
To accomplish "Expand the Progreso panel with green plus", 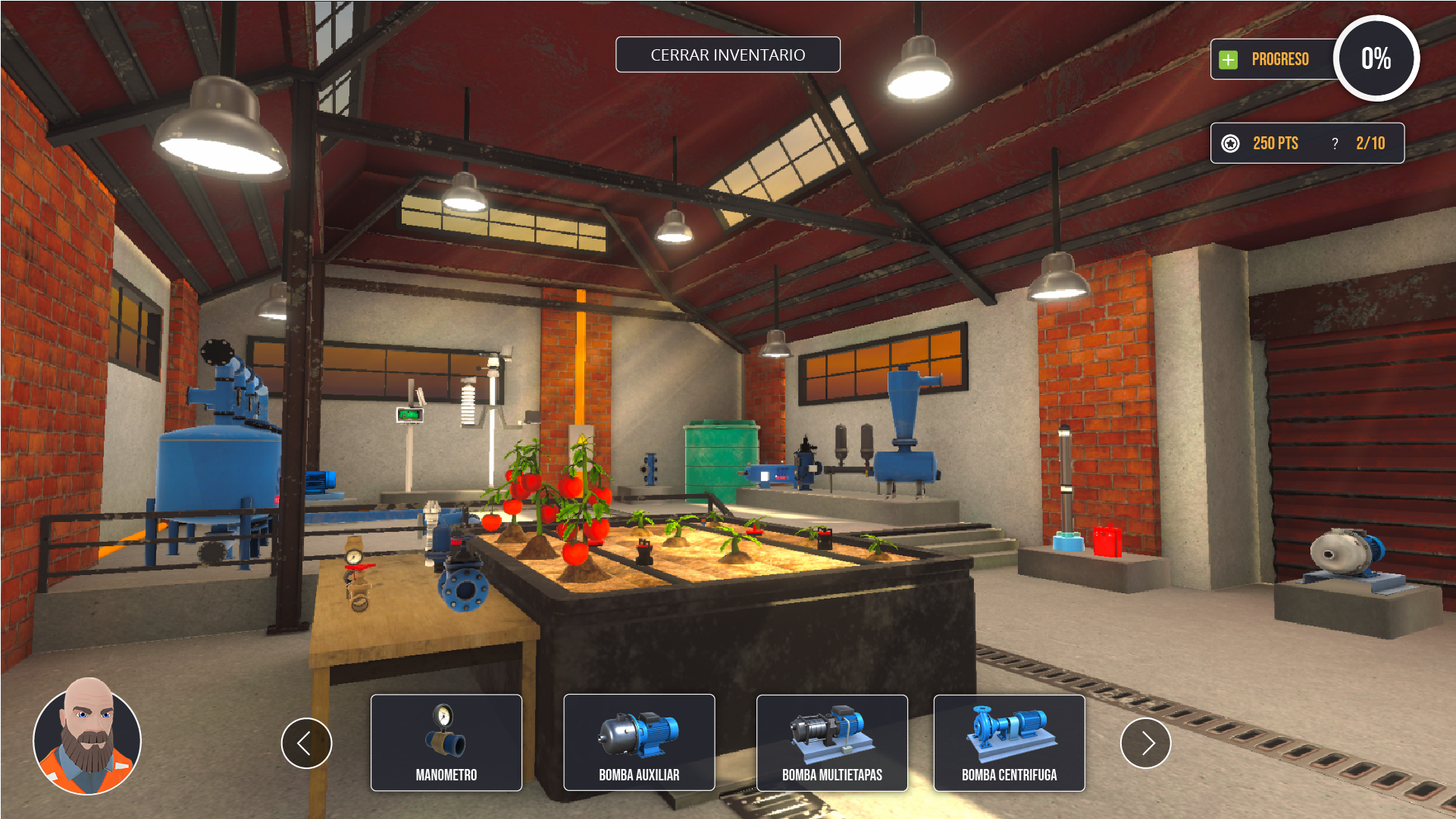I will coord(1229,59).
